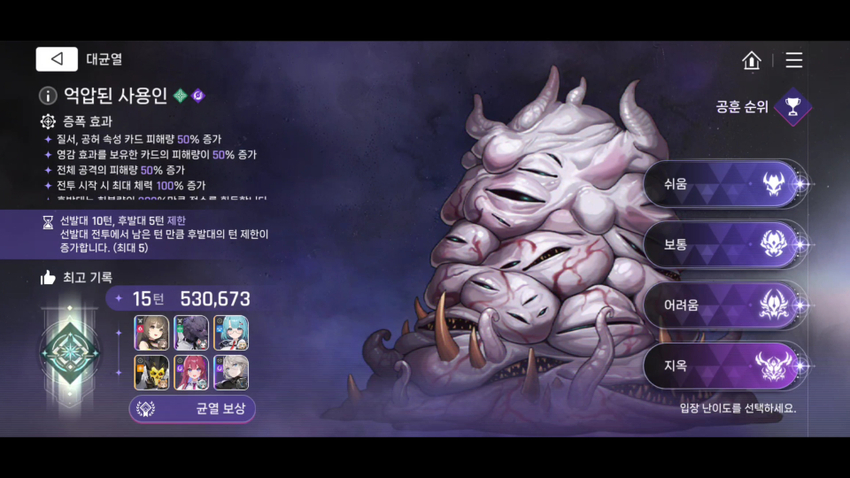Image resolution: width=850 pixels, height=478 pixels.
Task: Choose 보통 difficulty
Action: click(x=722, y=244)
